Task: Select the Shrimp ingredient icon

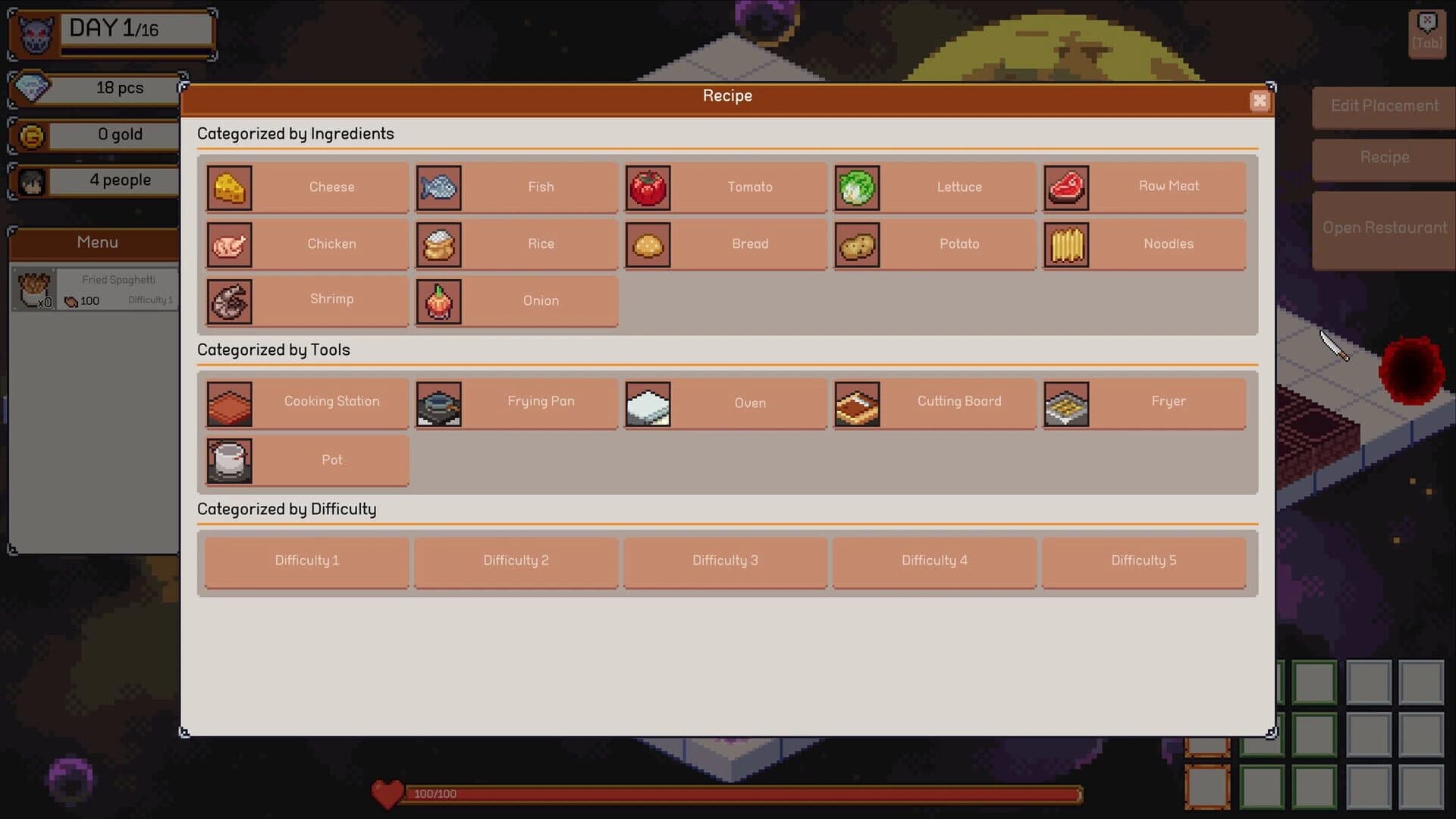Action: pos(229,301)
